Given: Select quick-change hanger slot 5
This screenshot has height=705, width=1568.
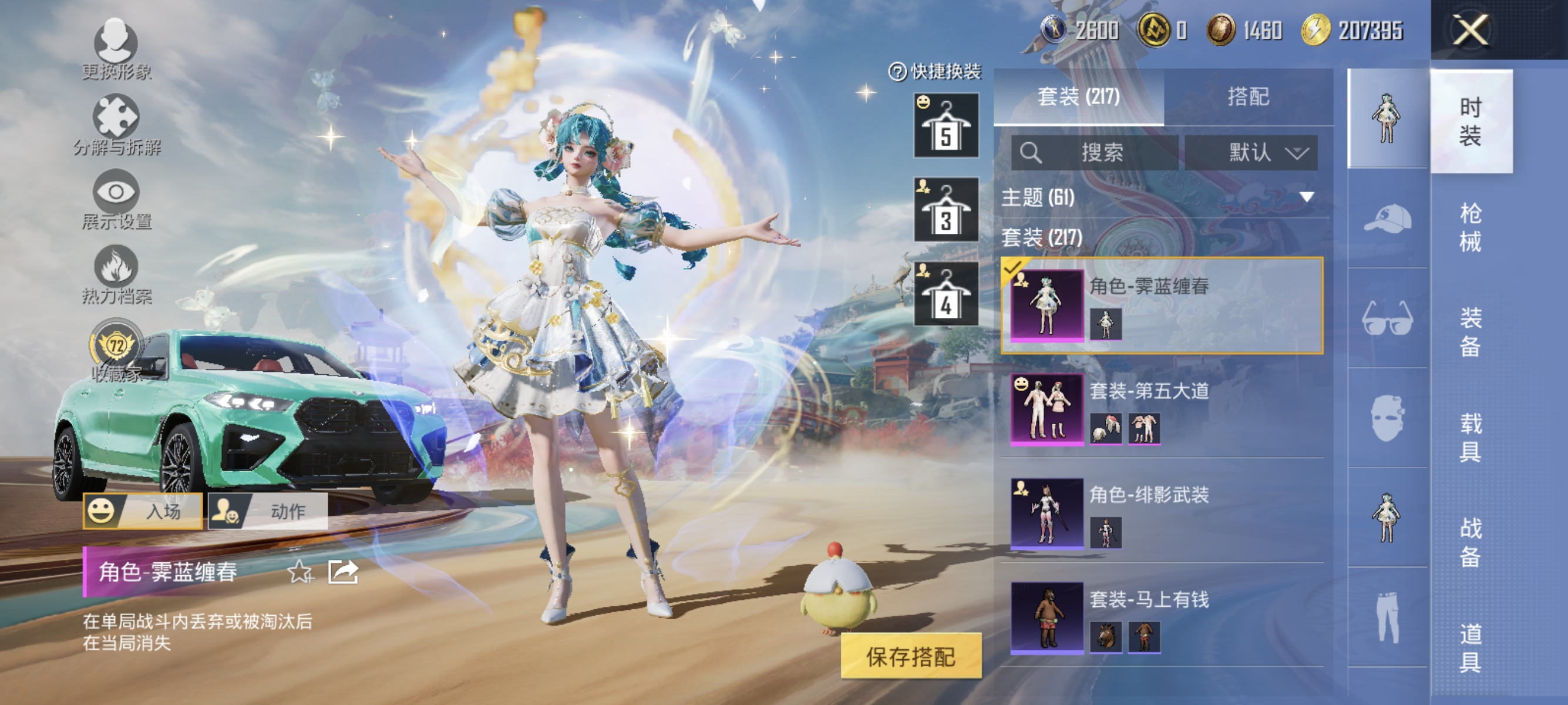Looking at the screenshot, I should click(947, 125).
